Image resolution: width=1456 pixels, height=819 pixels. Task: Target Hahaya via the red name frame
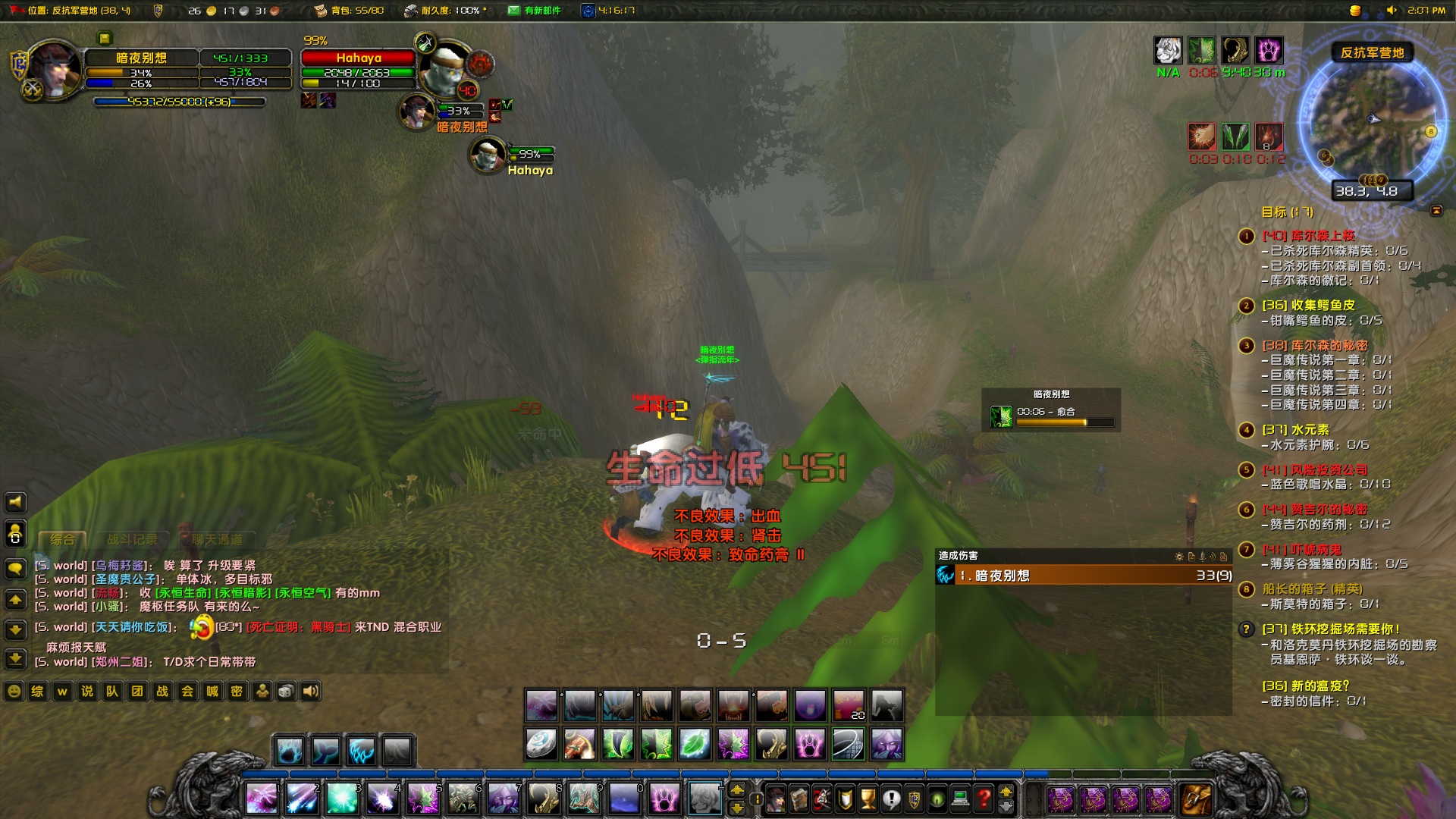(x=358, y=58)
